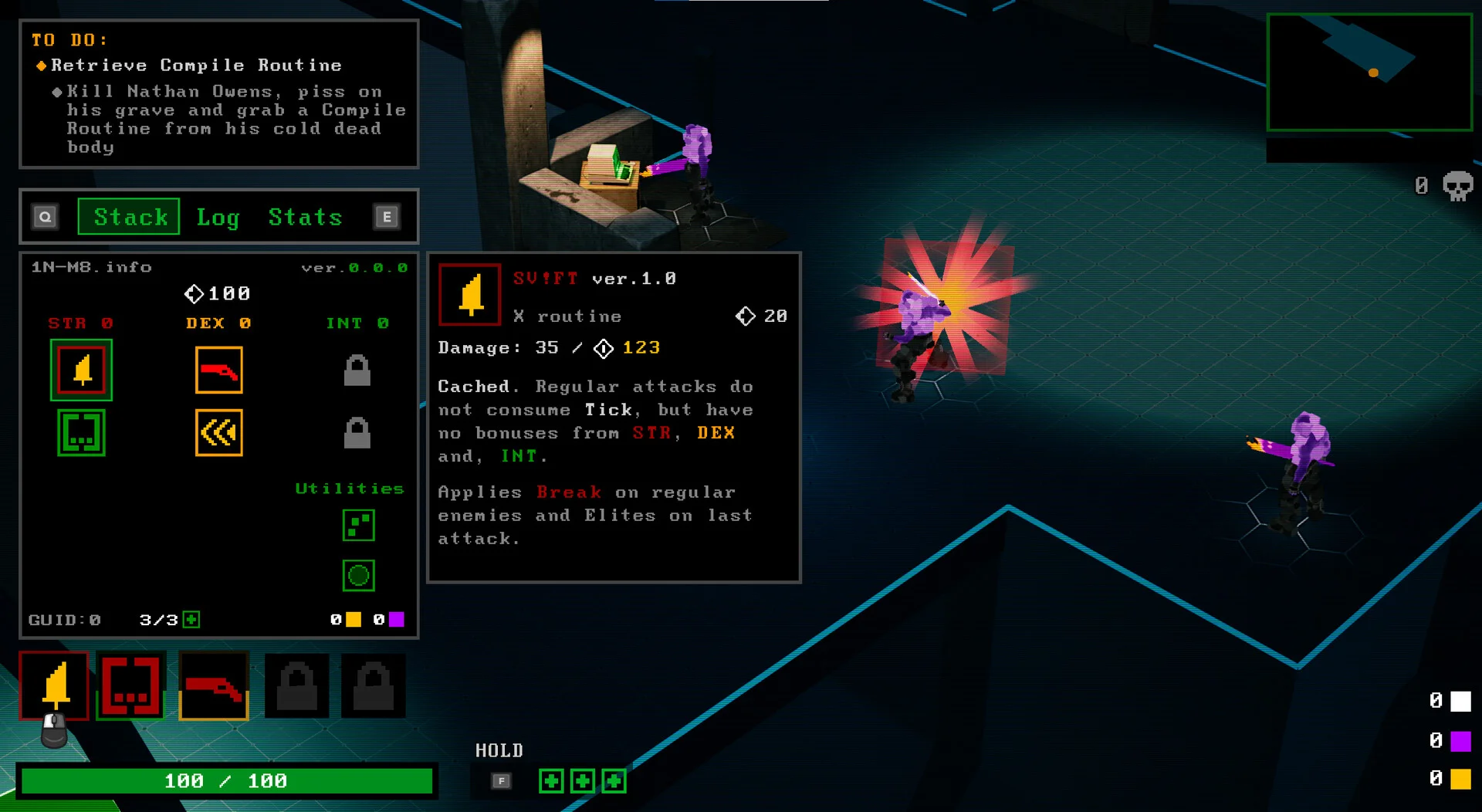Select the green circle utility icon
The image size is (1482, 812).
[x=358, y=575]
